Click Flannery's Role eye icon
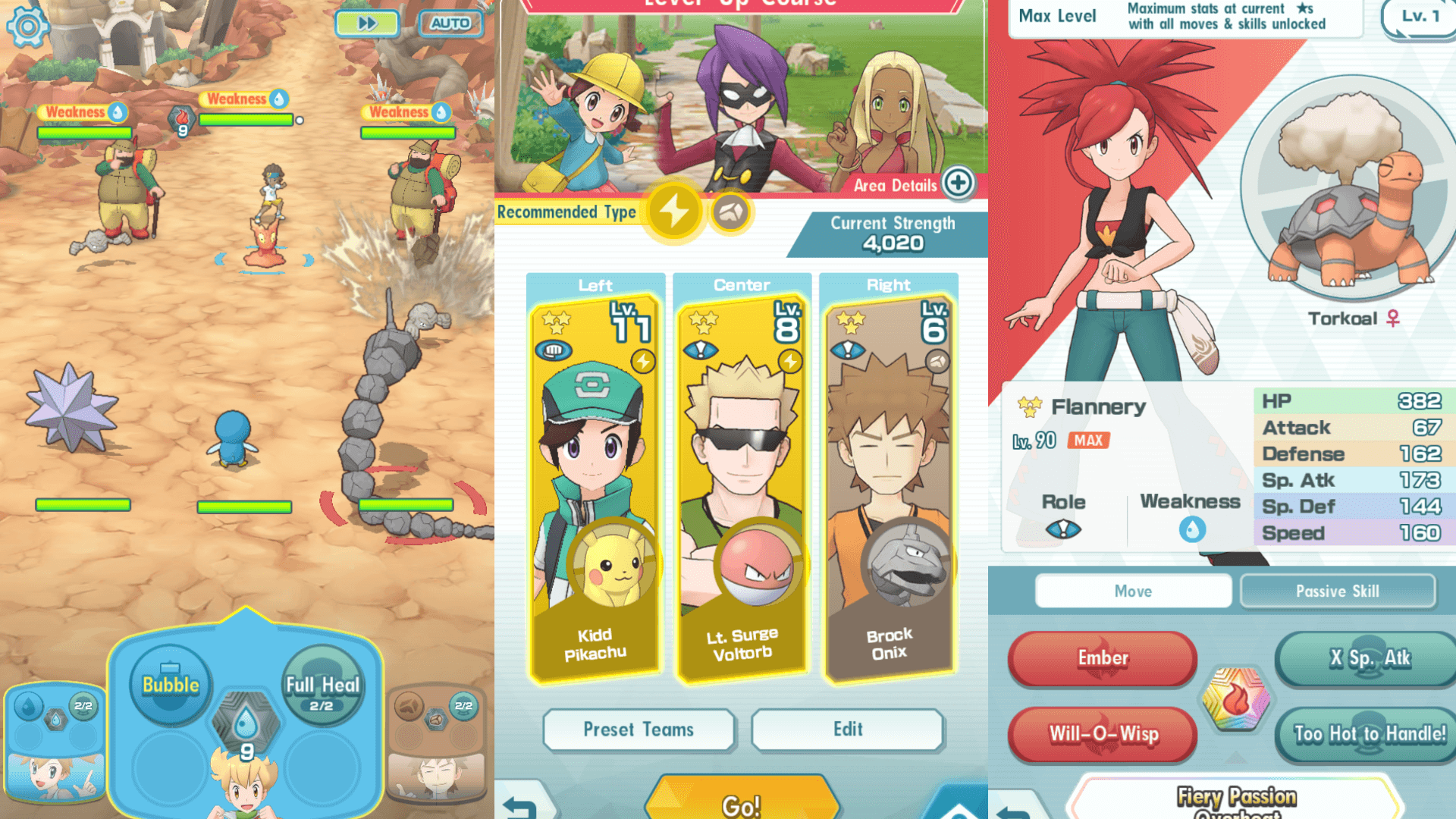This screenshot has width=1456, height=819. click(1065, 531)
